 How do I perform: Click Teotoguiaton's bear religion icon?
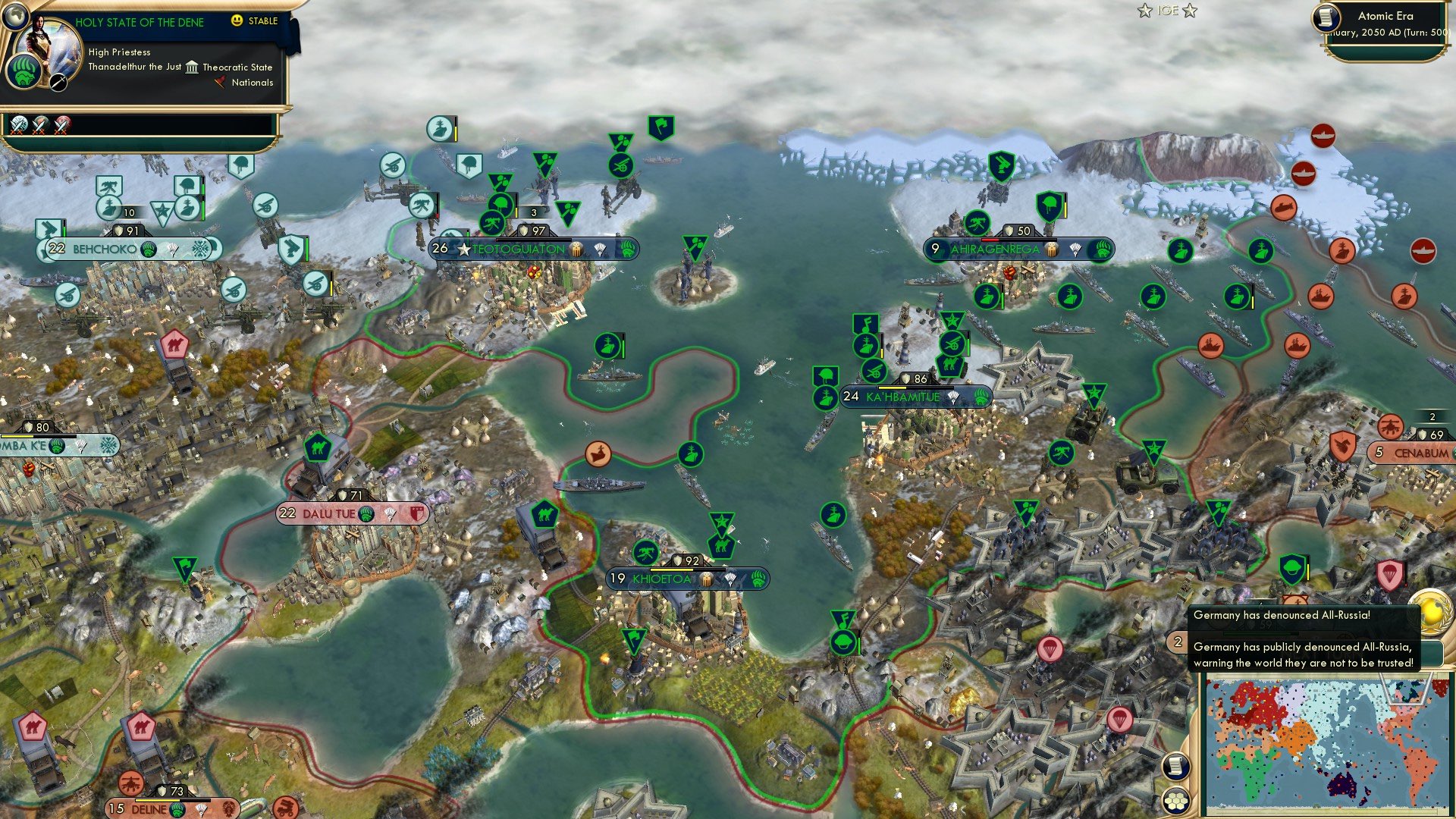(x=626, y=249)
